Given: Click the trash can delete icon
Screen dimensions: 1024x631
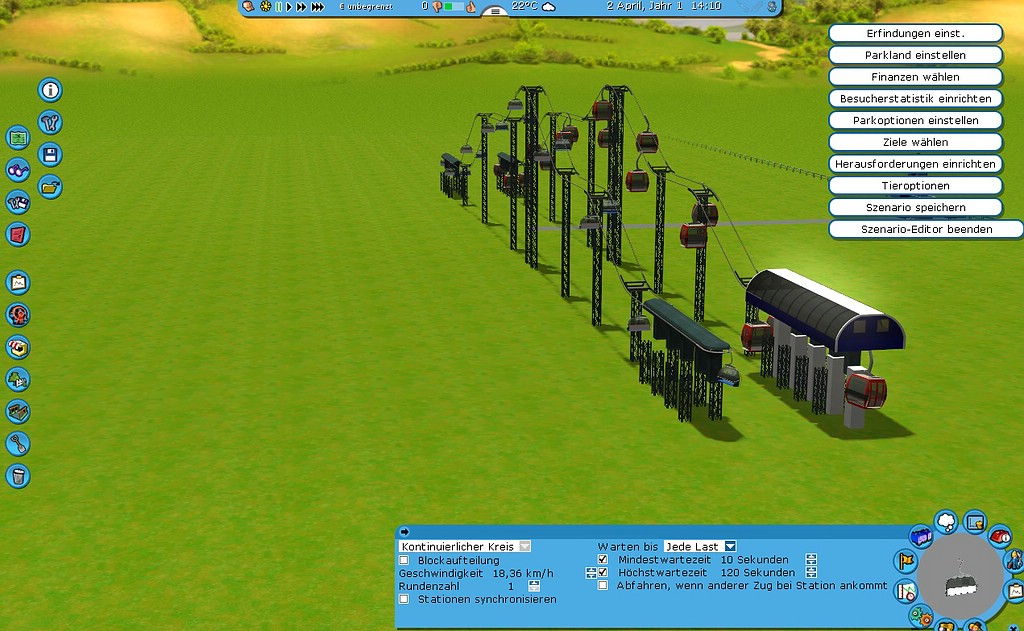Looking at the screenshot, I should 18,475.
